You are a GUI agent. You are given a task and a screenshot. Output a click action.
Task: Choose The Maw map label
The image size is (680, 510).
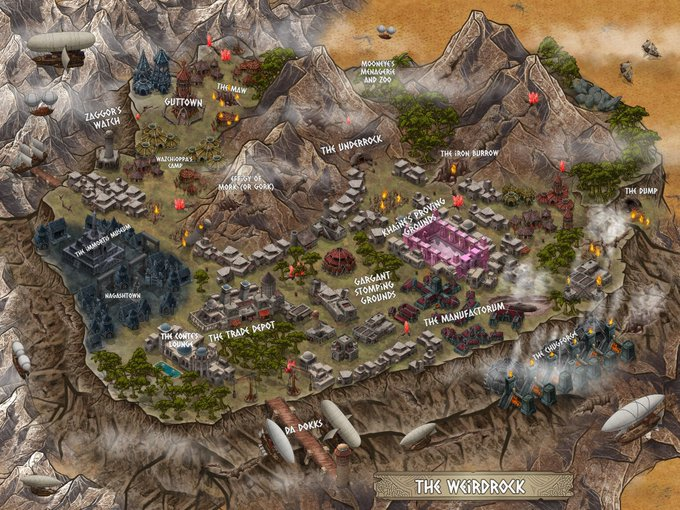[230, 88]
